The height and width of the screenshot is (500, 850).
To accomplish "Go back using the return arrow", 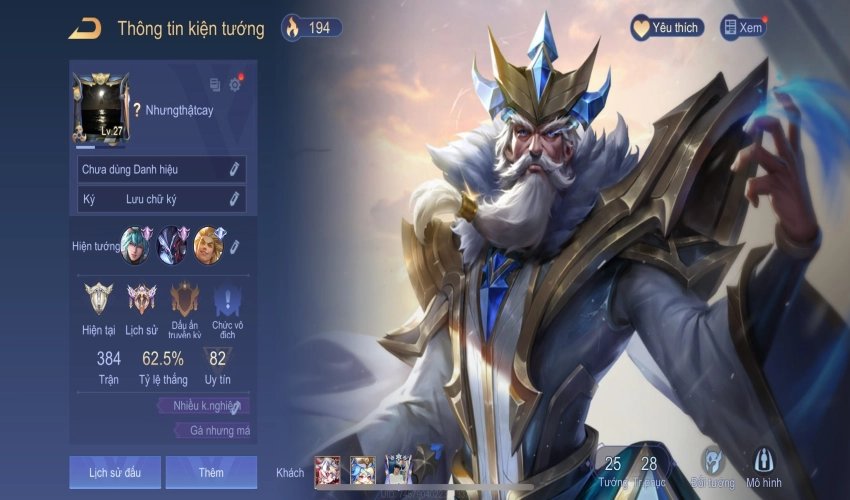I will coord(84,29).
